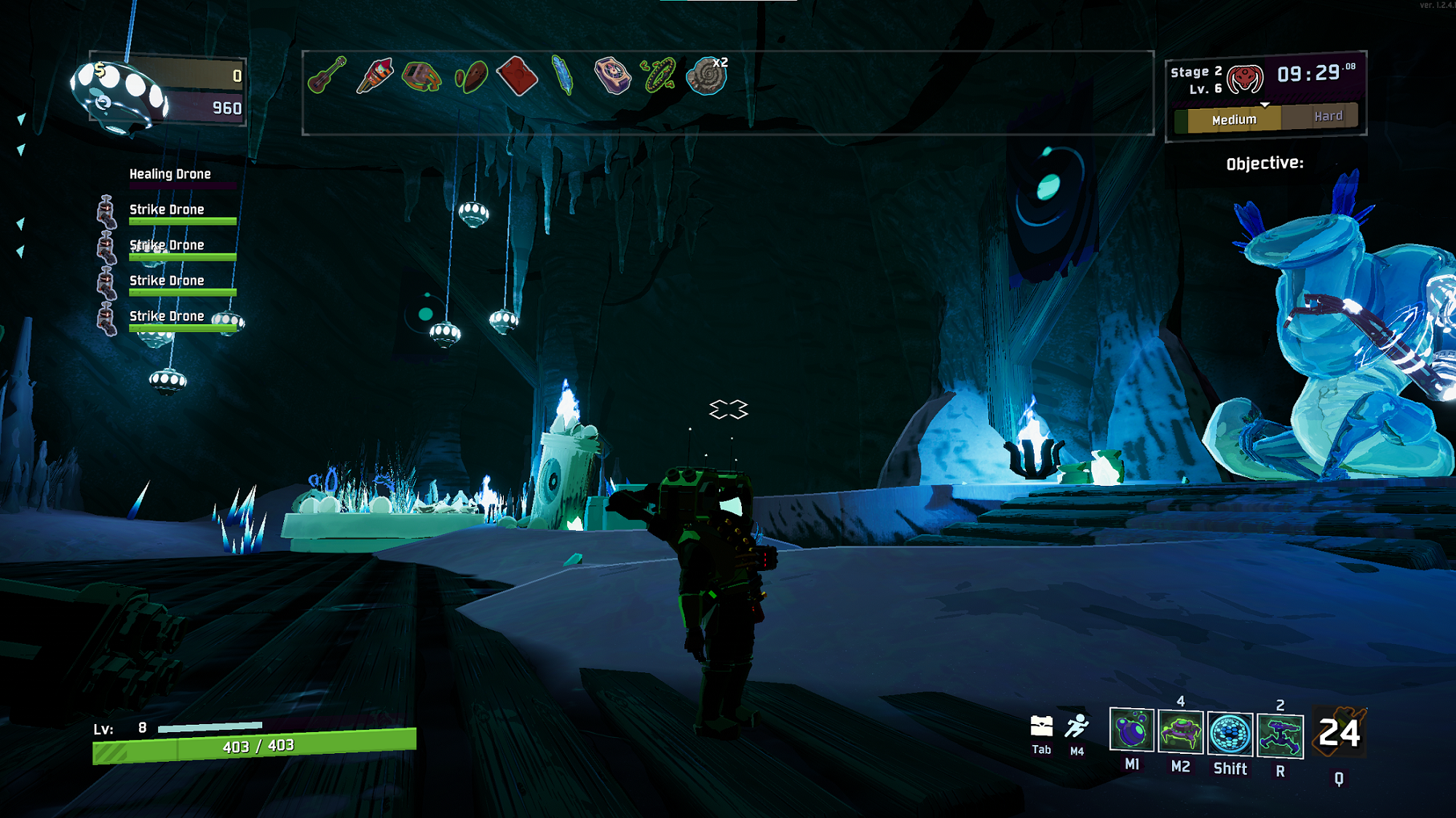Click the Medium difficulty meter segment

point(1234,119)
